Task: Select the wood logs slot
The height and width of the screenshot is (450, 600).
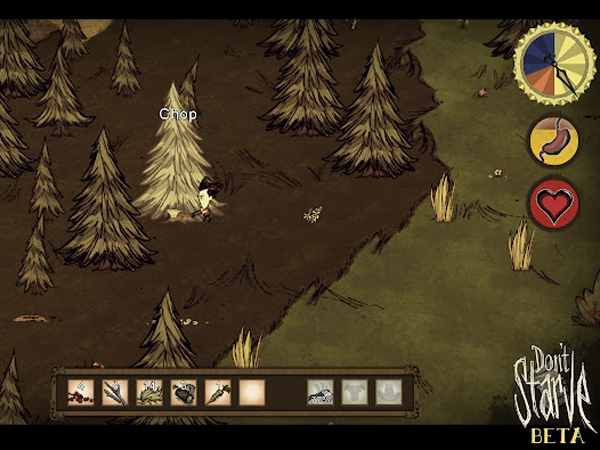Action: (x=183, y=392)
